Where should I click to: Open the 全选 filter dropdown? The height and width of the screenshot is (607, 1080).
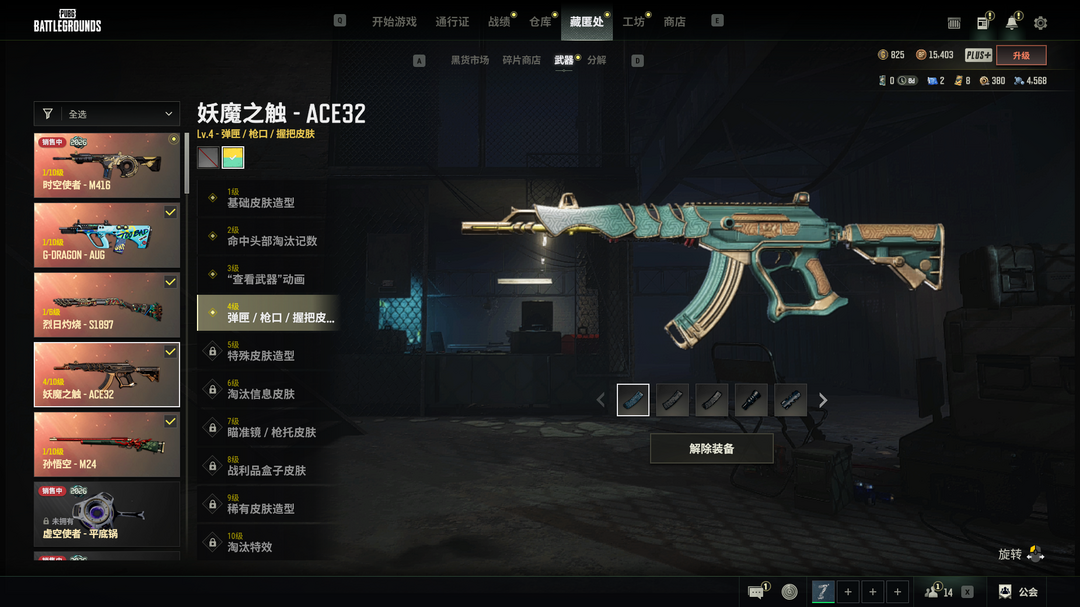click(107, 114)
